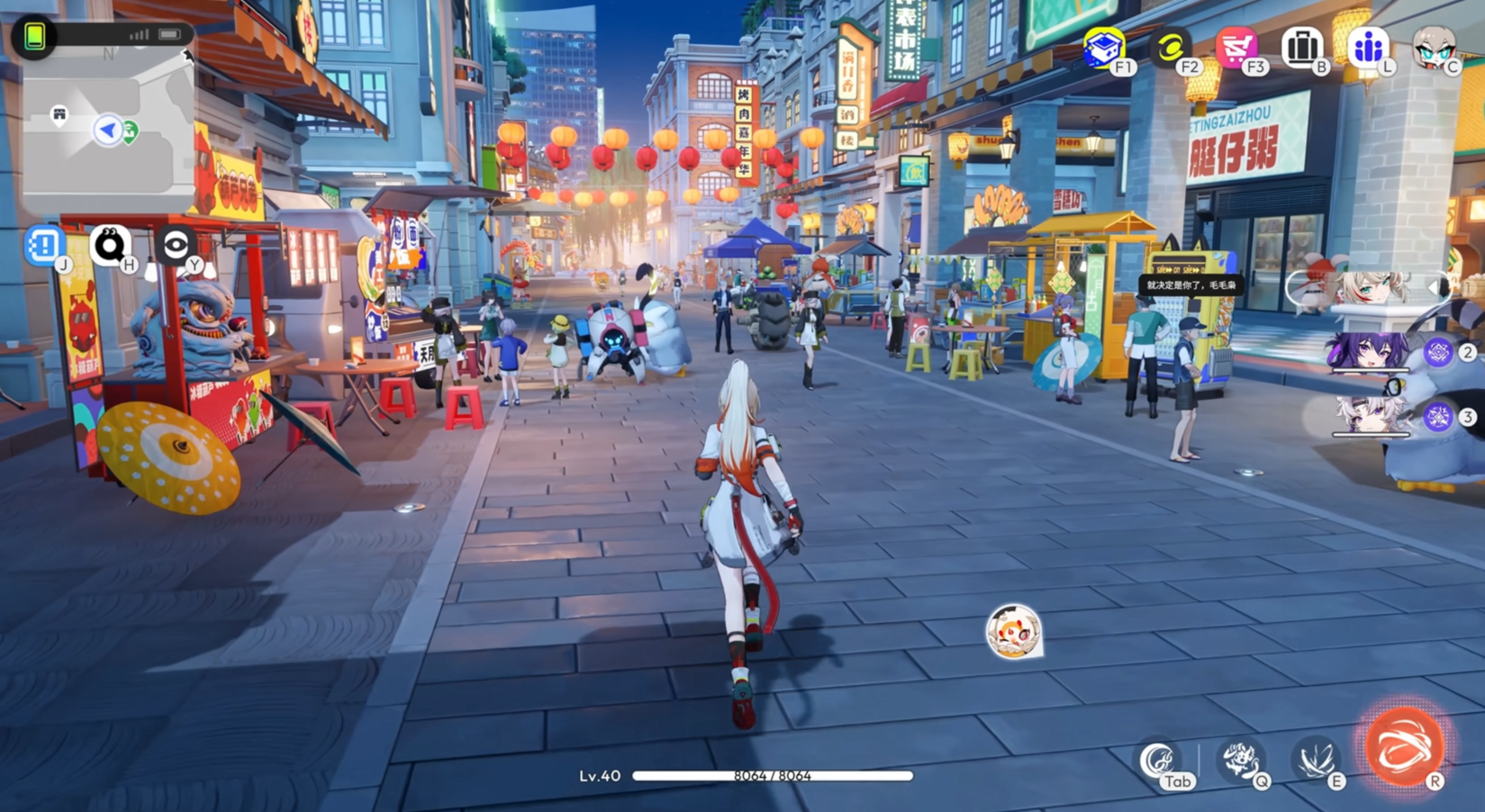The height and width of the screenshot is (812, 1485).
Task: Open the yellow swirl icon on black
Action: pos(1171,47)
